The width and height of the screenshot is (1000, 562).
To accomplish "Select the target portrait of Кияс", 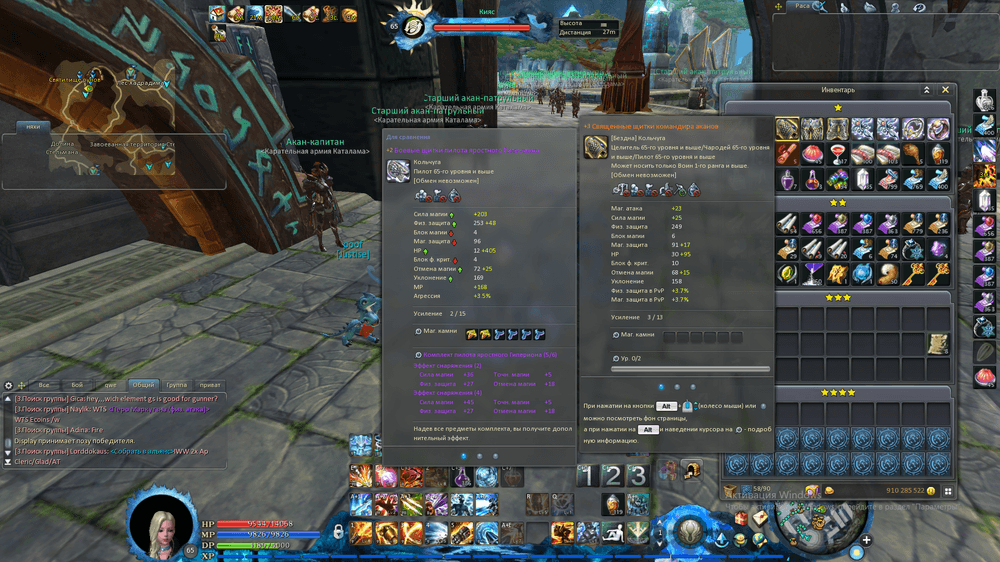I will coord(415,25).
